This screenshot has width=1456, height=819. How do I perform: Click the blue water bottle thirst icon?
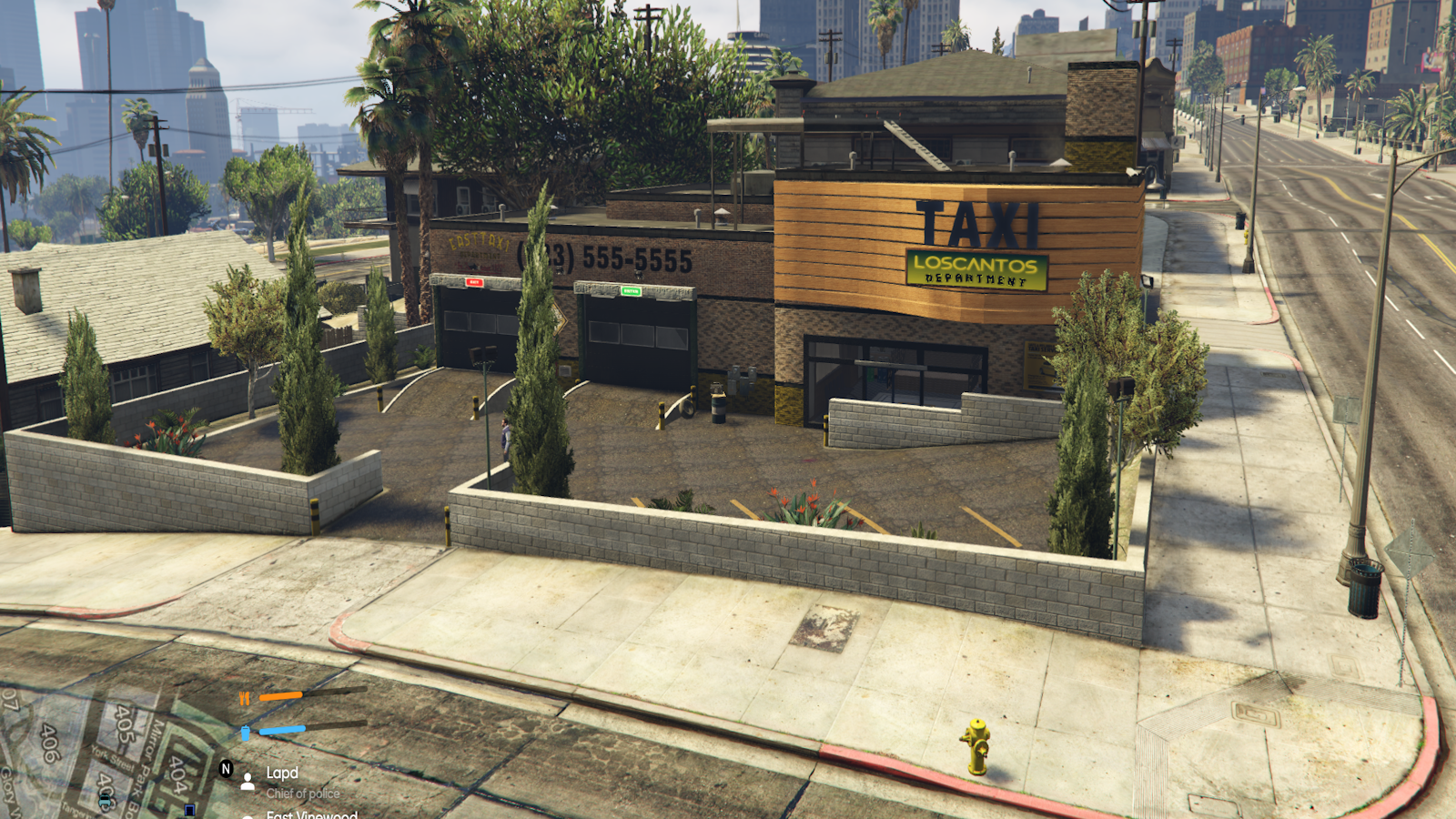245,732
